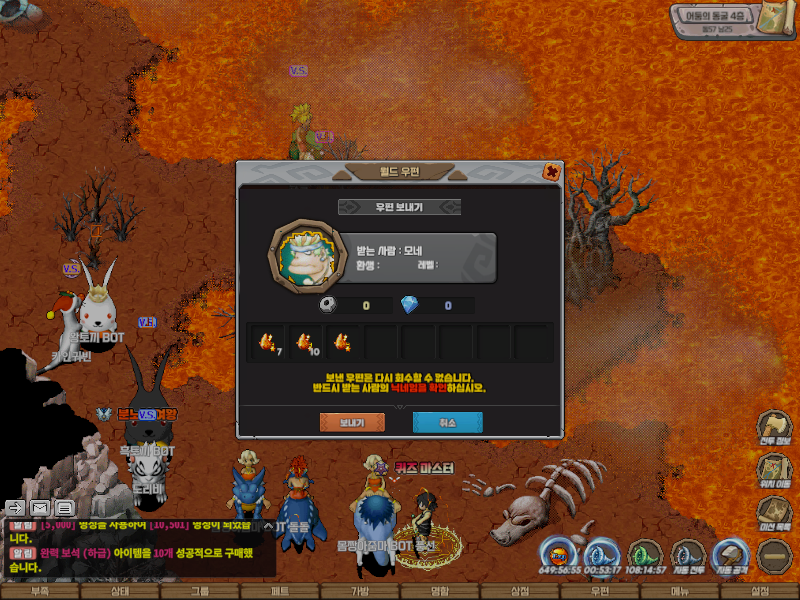Open the 그룹 group menu

point(200,592)
